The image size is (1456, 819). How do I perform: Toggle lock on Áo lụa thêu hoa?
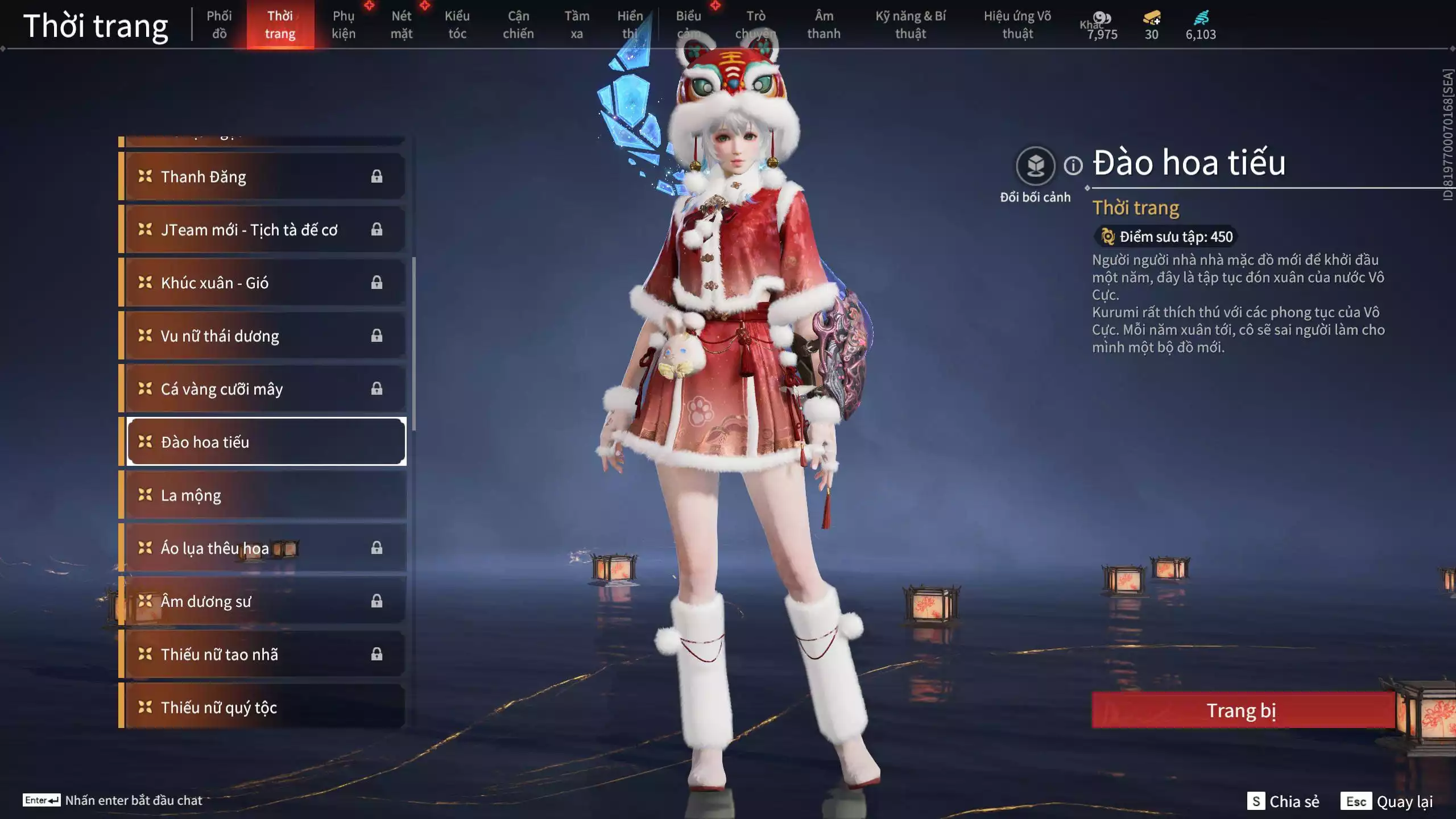(x=377, y=548)
